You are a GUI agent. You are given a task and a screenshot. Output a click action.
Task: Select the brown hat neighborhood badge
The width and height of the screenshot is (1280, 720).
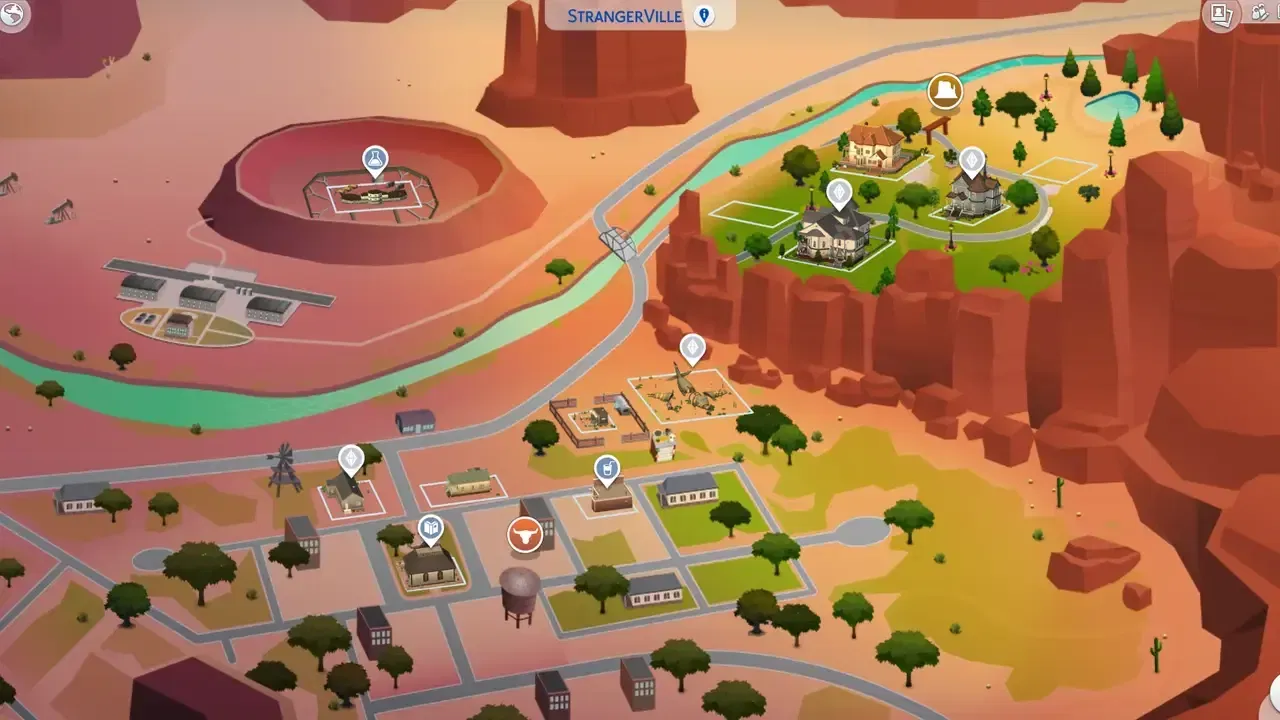[x=945, y=91]
